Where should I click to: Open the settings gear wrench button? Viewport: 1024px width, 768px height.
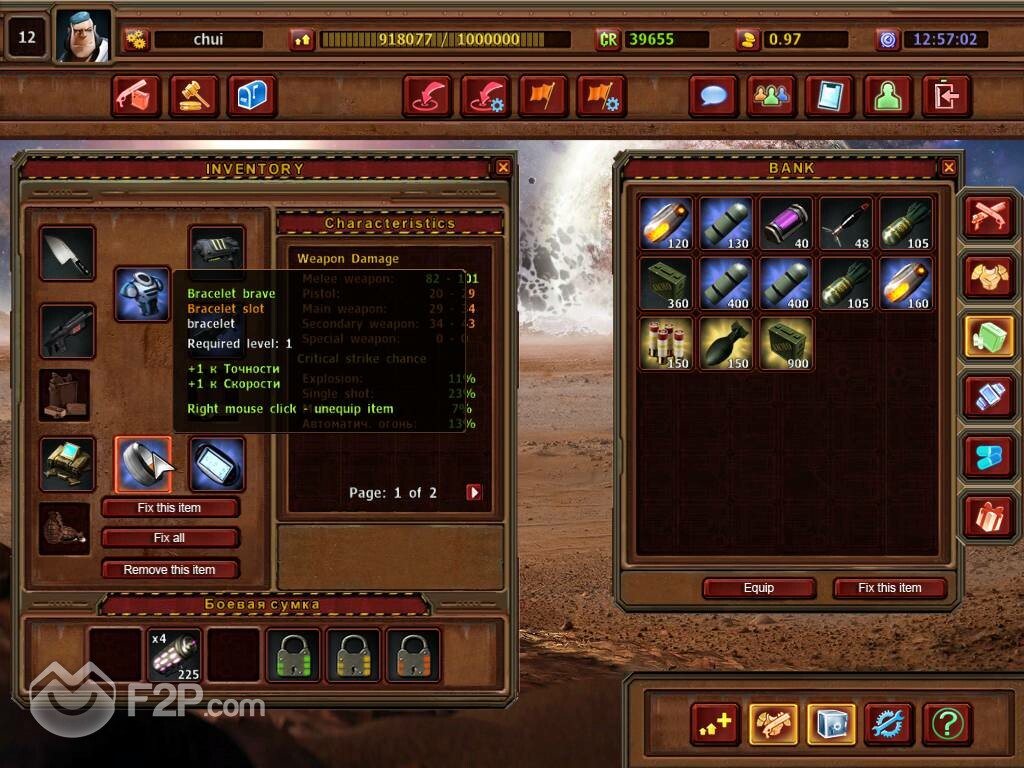point(889,723)
